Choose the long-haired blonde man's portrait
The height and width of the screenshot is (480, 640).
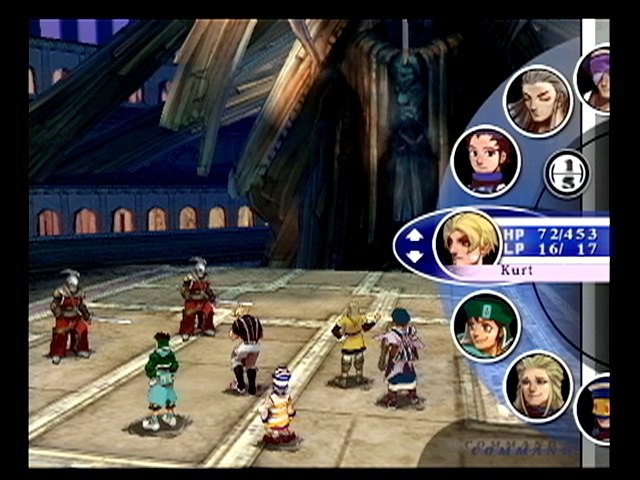coord(538,385)
